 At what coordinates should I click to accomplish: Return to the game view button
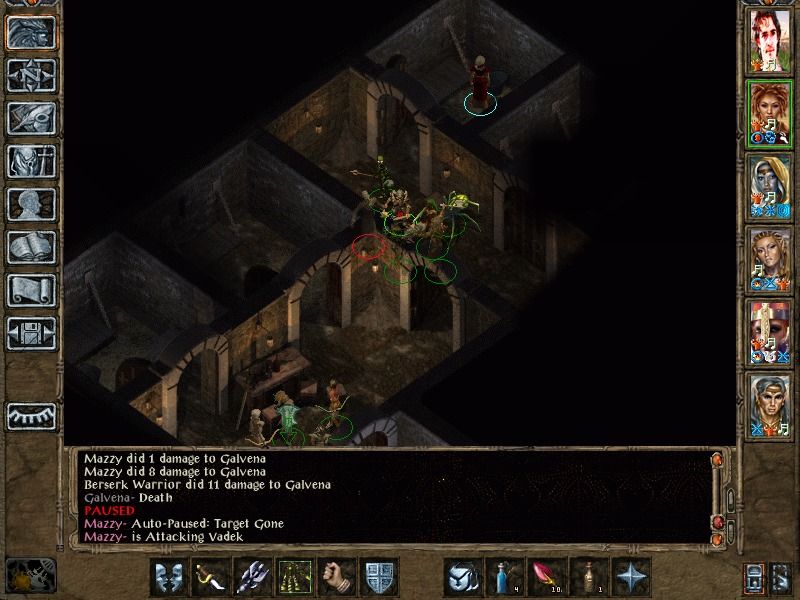pyautogui.click(x=31, y=33)
